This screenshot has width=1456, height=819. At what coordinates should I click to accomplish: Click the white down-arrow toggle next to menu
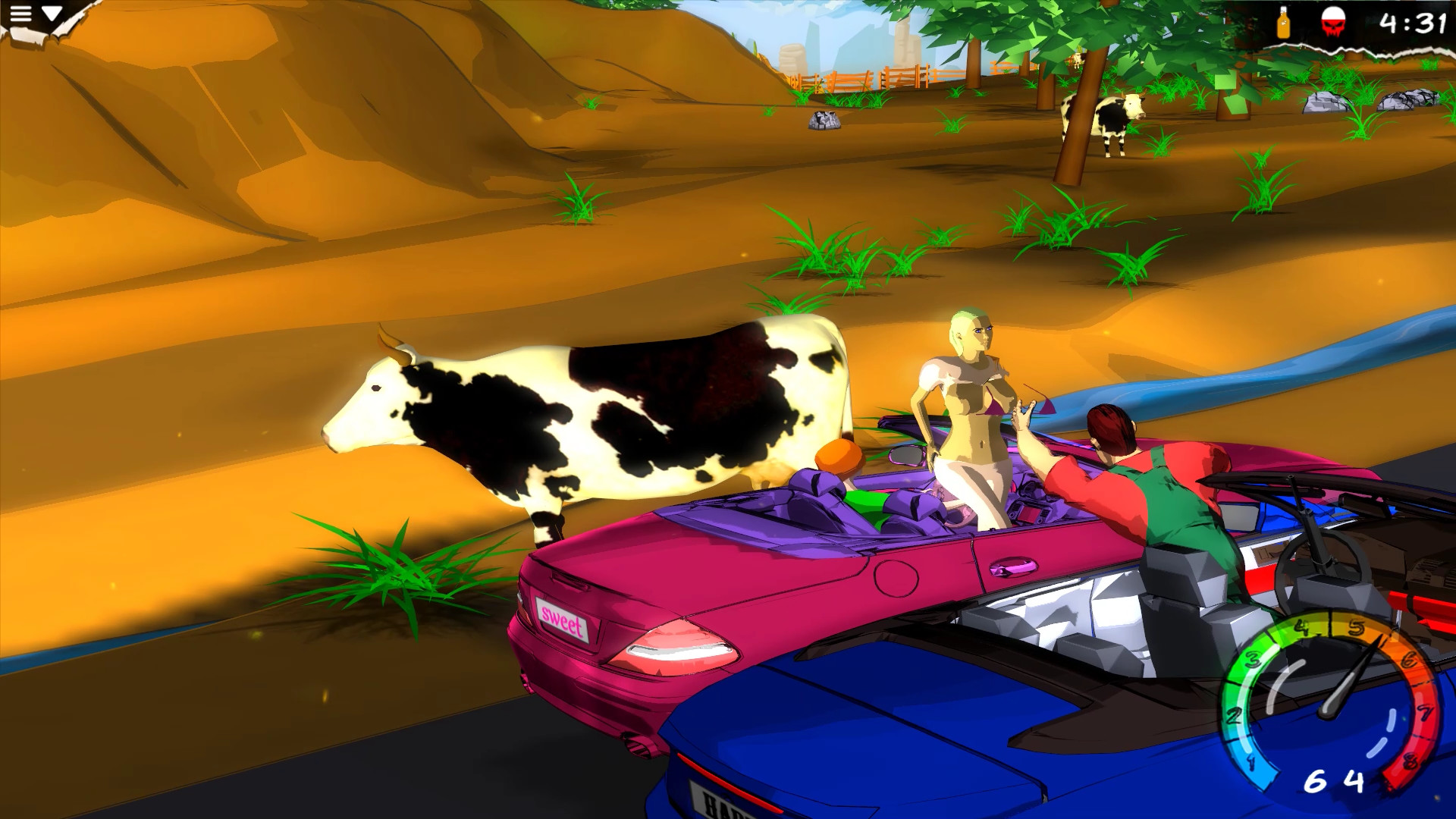click(50, 11)
